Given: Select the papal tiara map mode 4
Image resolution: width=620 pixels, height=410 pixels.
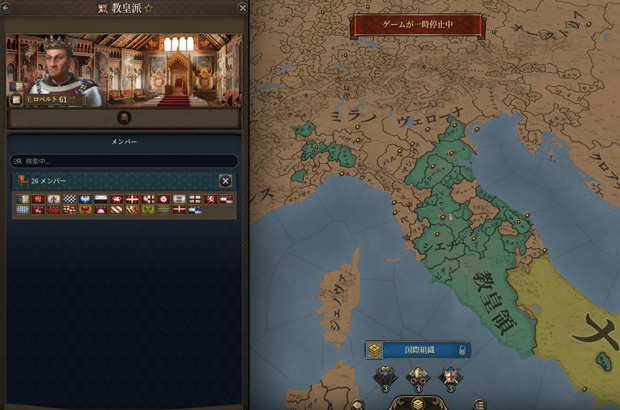Looking at the screenshot, I should pos(418,378).
